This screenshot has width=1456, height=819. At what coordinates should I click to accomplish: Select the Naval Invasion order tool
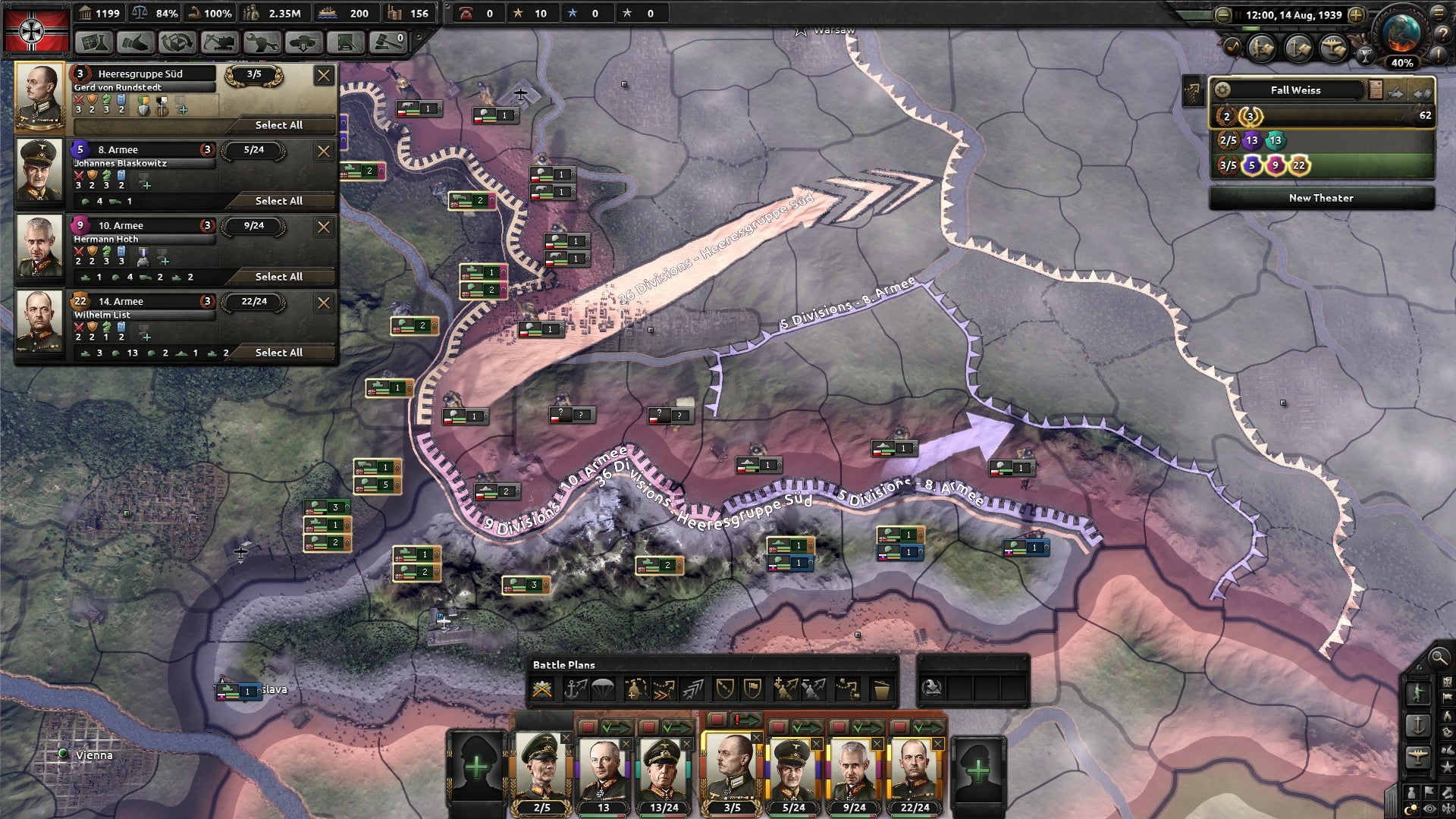pyautogui.click(x=575, y=689)
